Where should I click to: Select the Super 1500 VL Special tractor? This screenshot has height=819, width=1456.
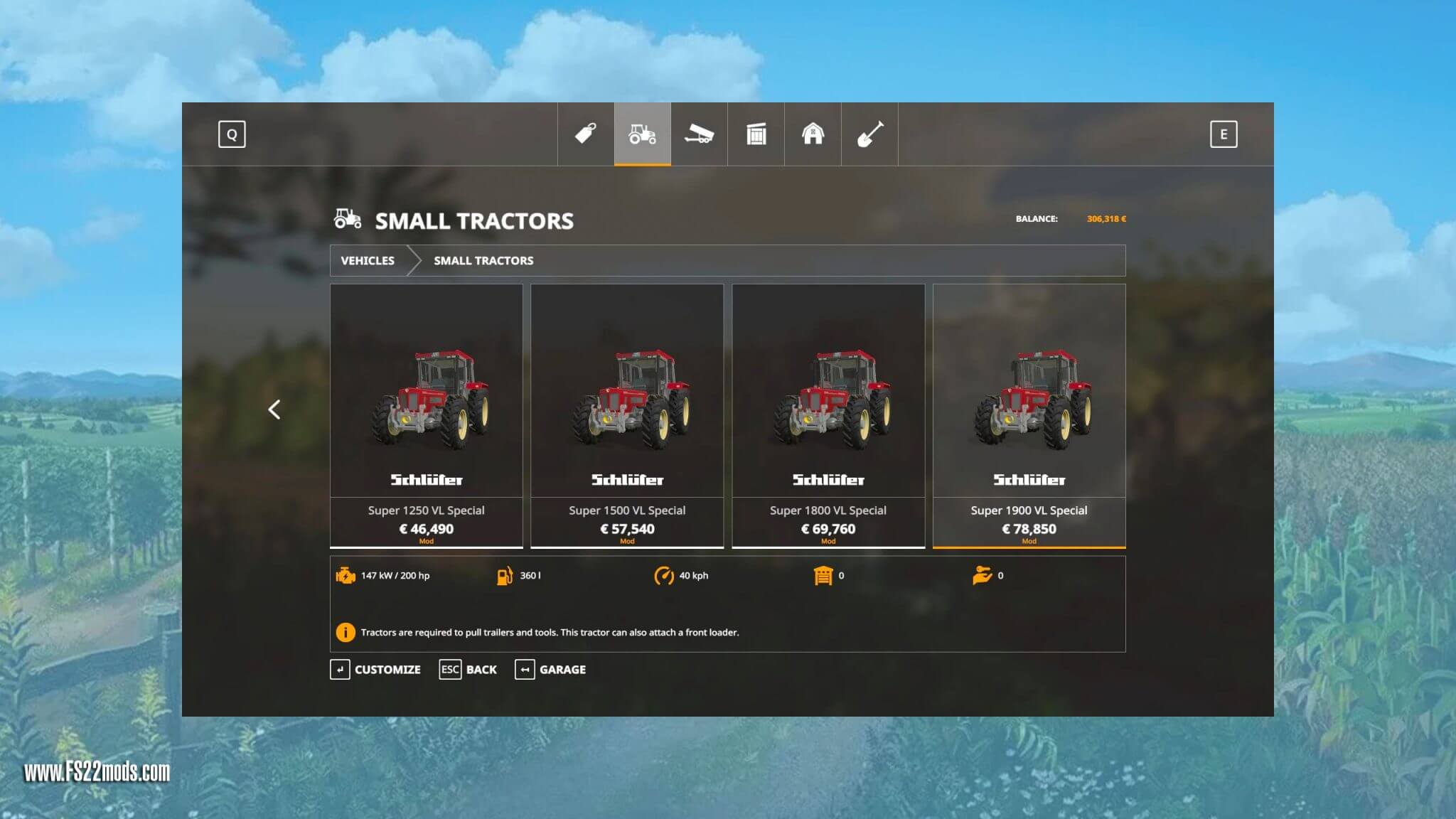(x=627, y=412)
